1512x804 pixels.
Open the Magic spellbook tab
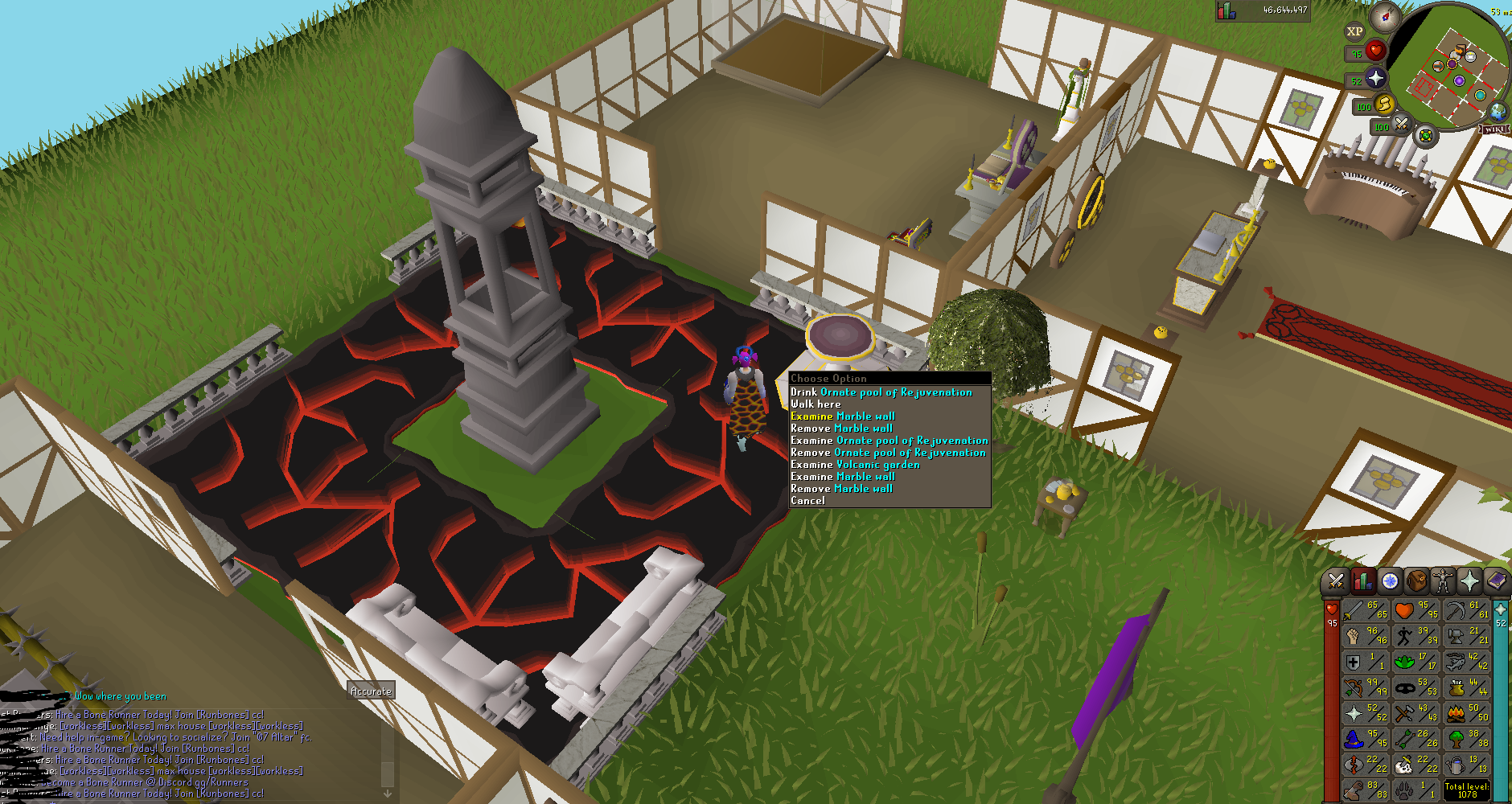coord(1498,580)
